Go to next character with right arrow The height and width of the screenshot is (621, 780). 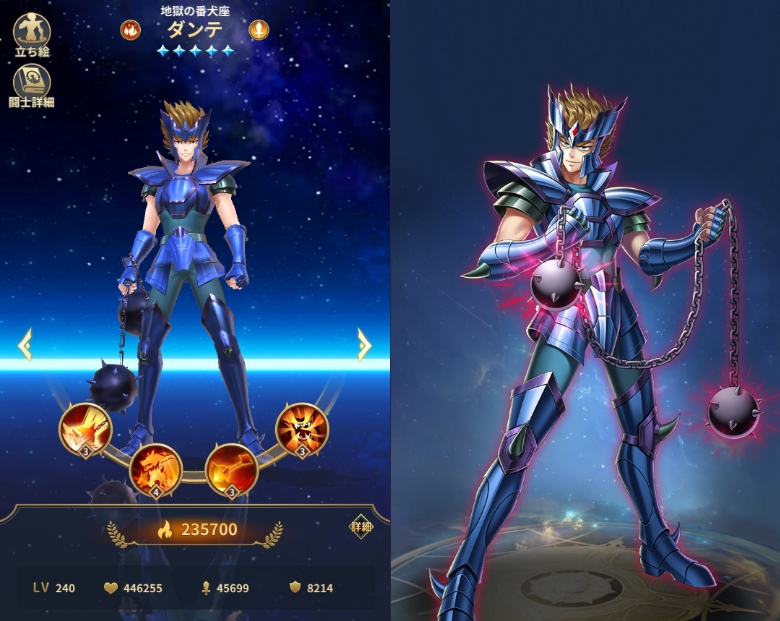[x=364, y=345]
